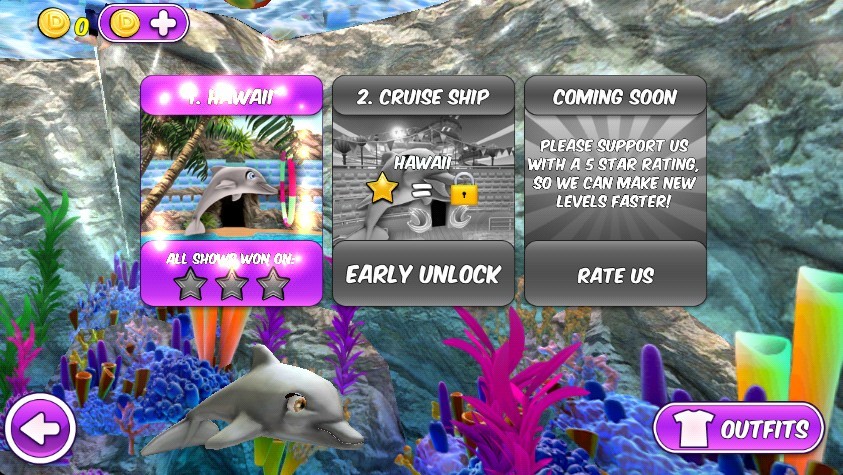Tap the Early Unlock button
Screen dimensions: 843x475
click(x=423, y=274)
